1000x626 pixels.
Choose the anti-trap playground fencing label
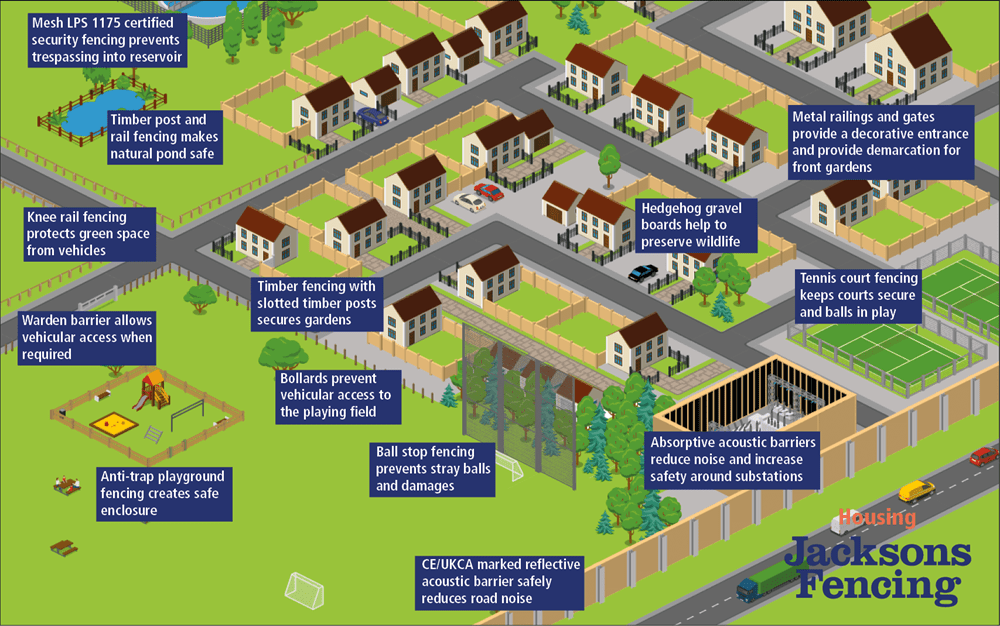pos(165,493)
